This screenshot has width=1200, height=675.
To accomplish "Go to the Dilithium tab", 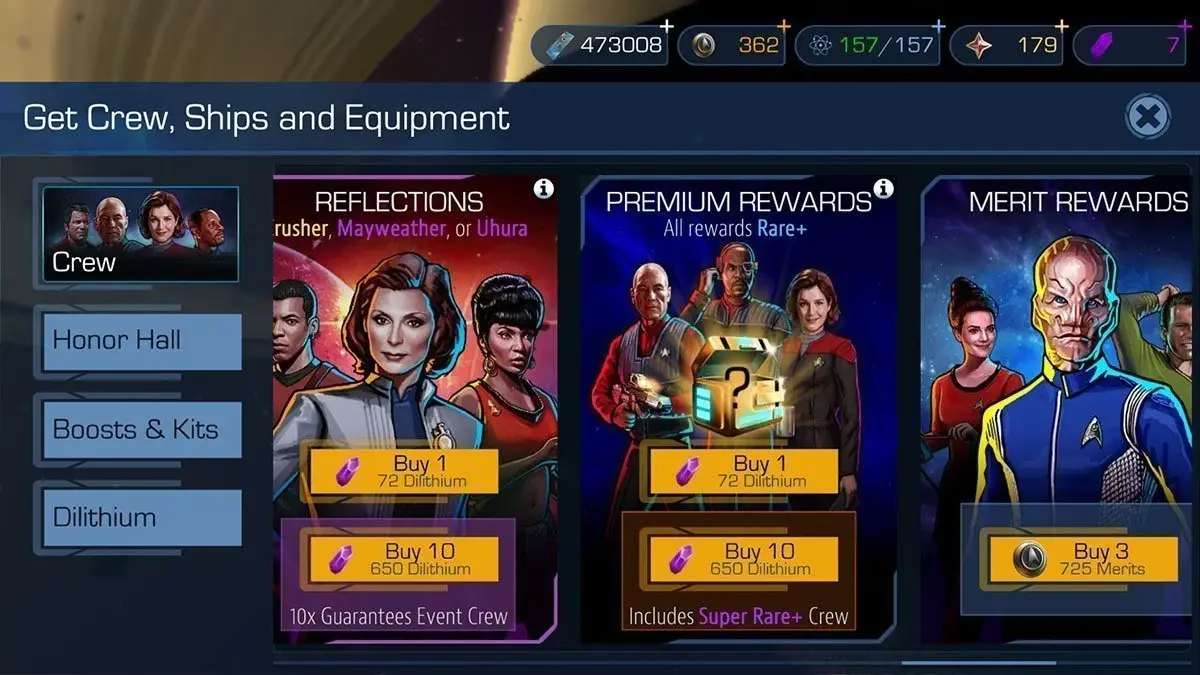I will click(142, 517).
